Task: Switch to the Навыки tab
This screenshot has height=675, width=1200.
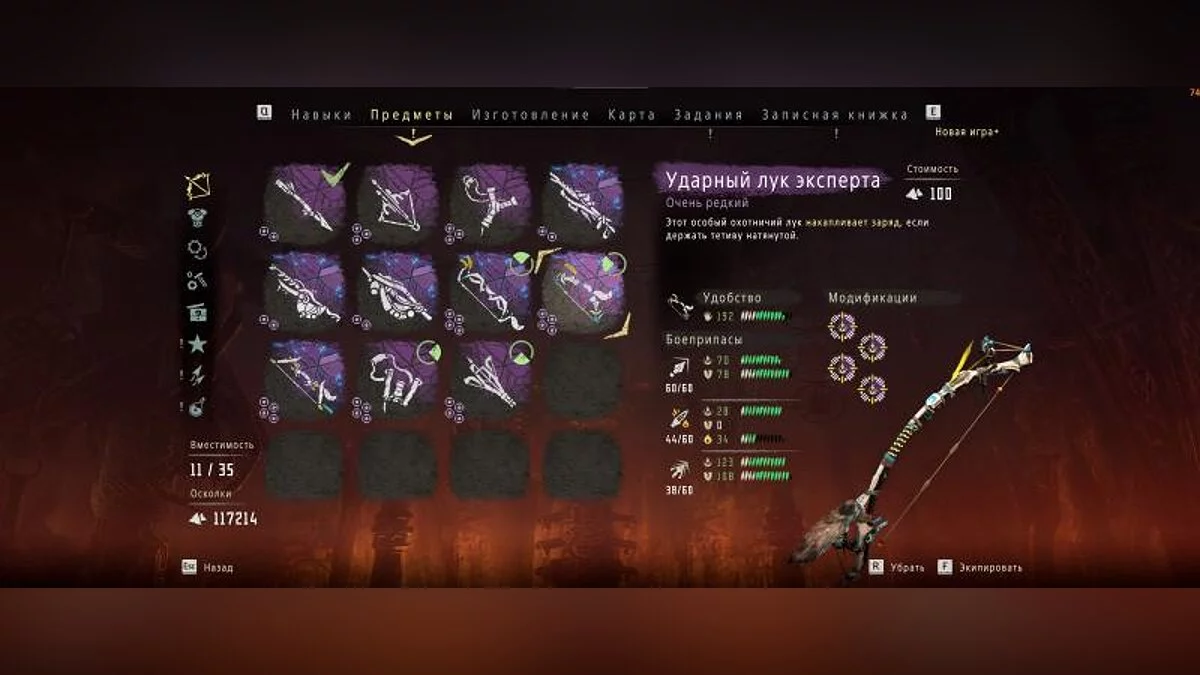Action: pyautogui.click(x=321, y=115)
